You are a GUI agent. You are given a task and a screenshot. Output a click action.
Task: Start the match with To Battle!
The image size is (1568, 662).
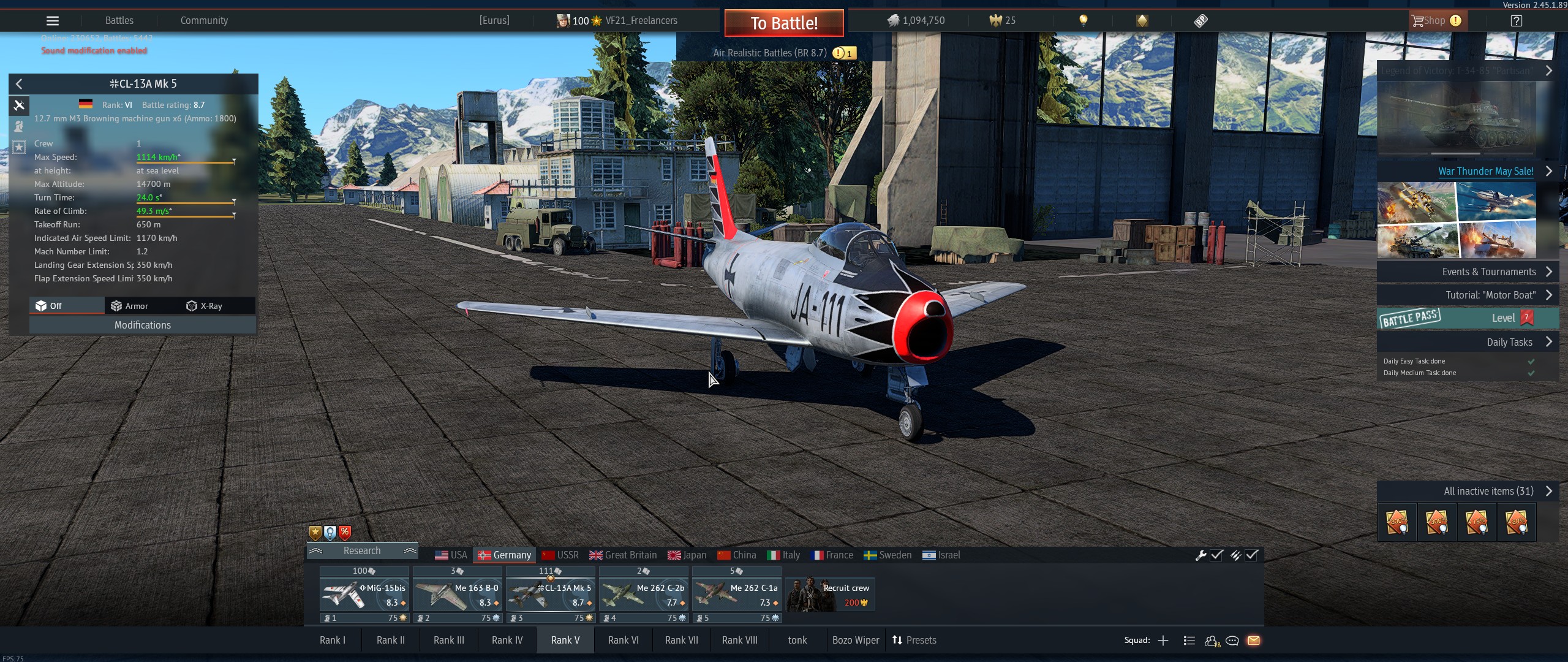pos(784,23)
